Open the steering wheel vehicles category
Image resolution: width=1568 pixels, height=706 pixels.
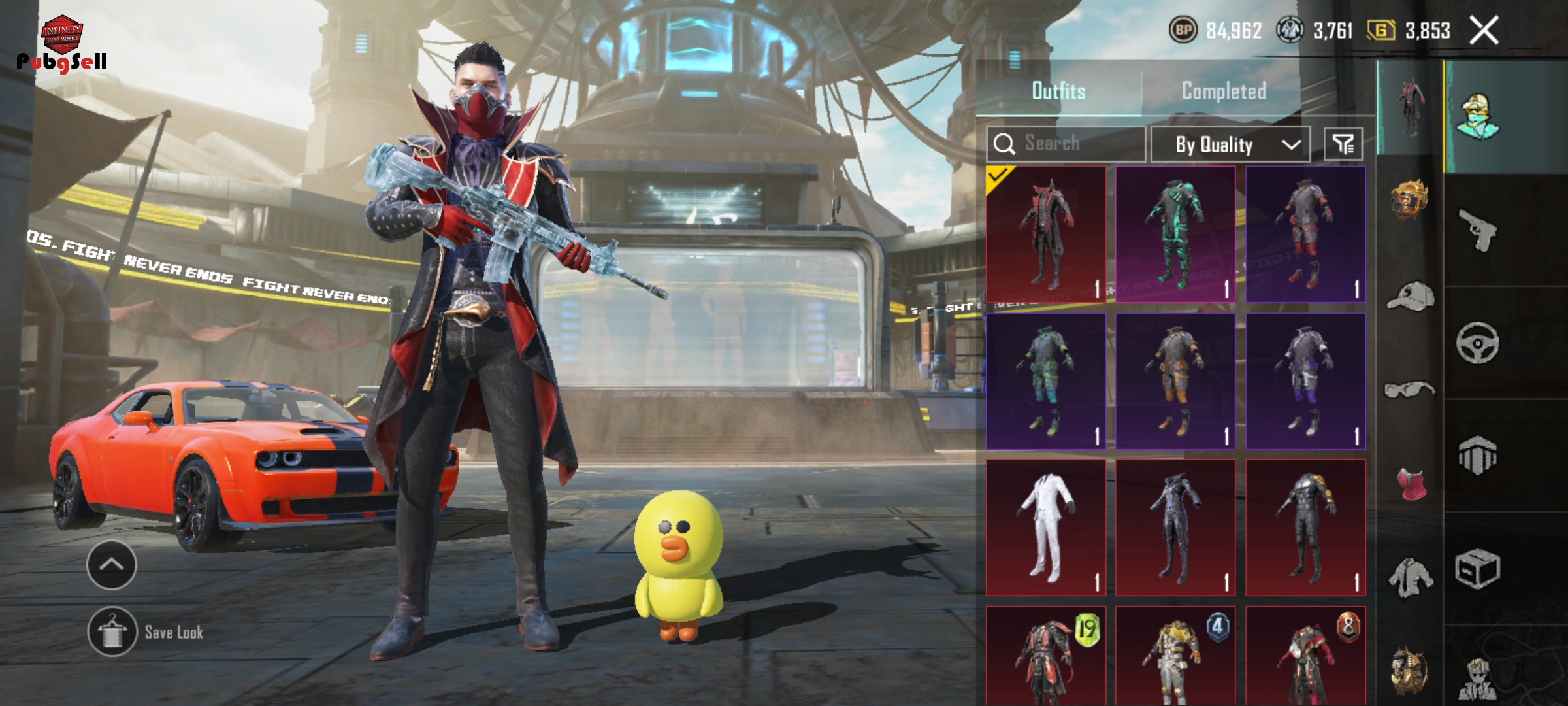tap(1478, 343)
